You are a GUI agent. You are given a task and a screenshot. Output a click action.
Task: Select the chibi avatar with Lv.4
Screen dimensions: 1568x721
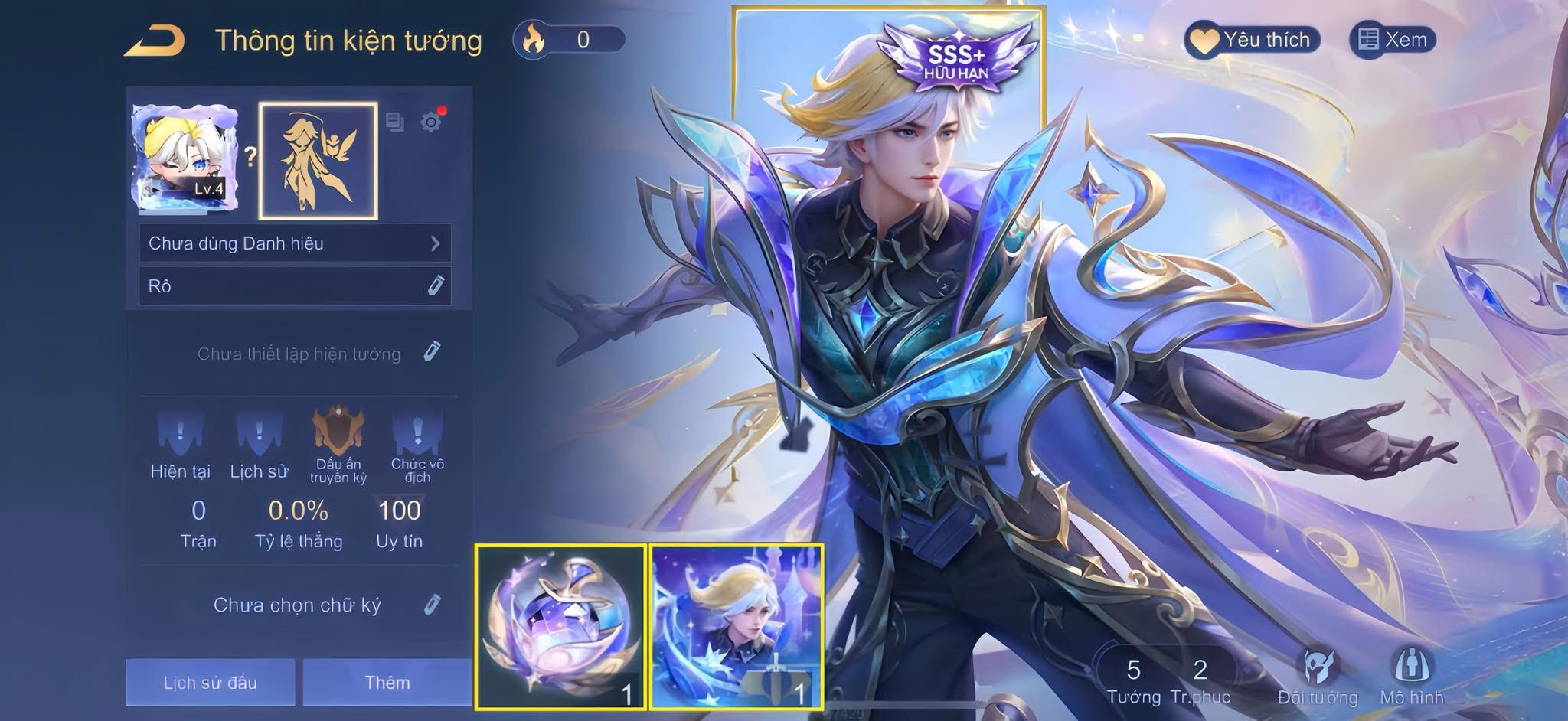click(x=185, y=159)
